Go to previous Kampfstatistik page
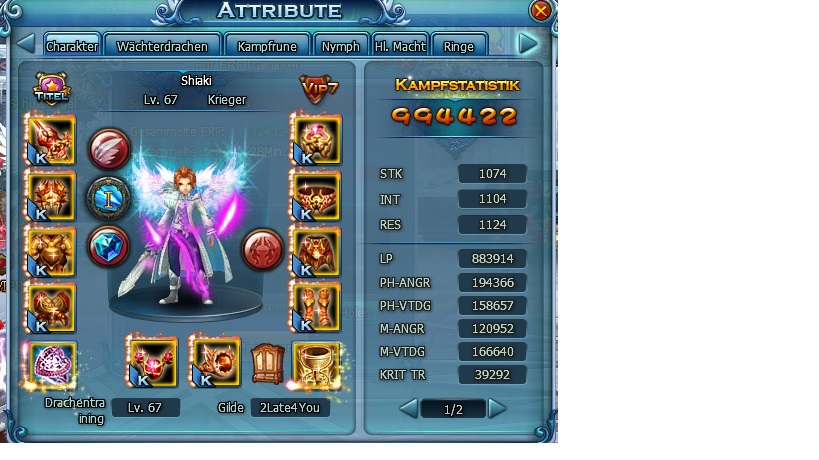This screenshot has width=819, height=460. click(x=408, y=408)
